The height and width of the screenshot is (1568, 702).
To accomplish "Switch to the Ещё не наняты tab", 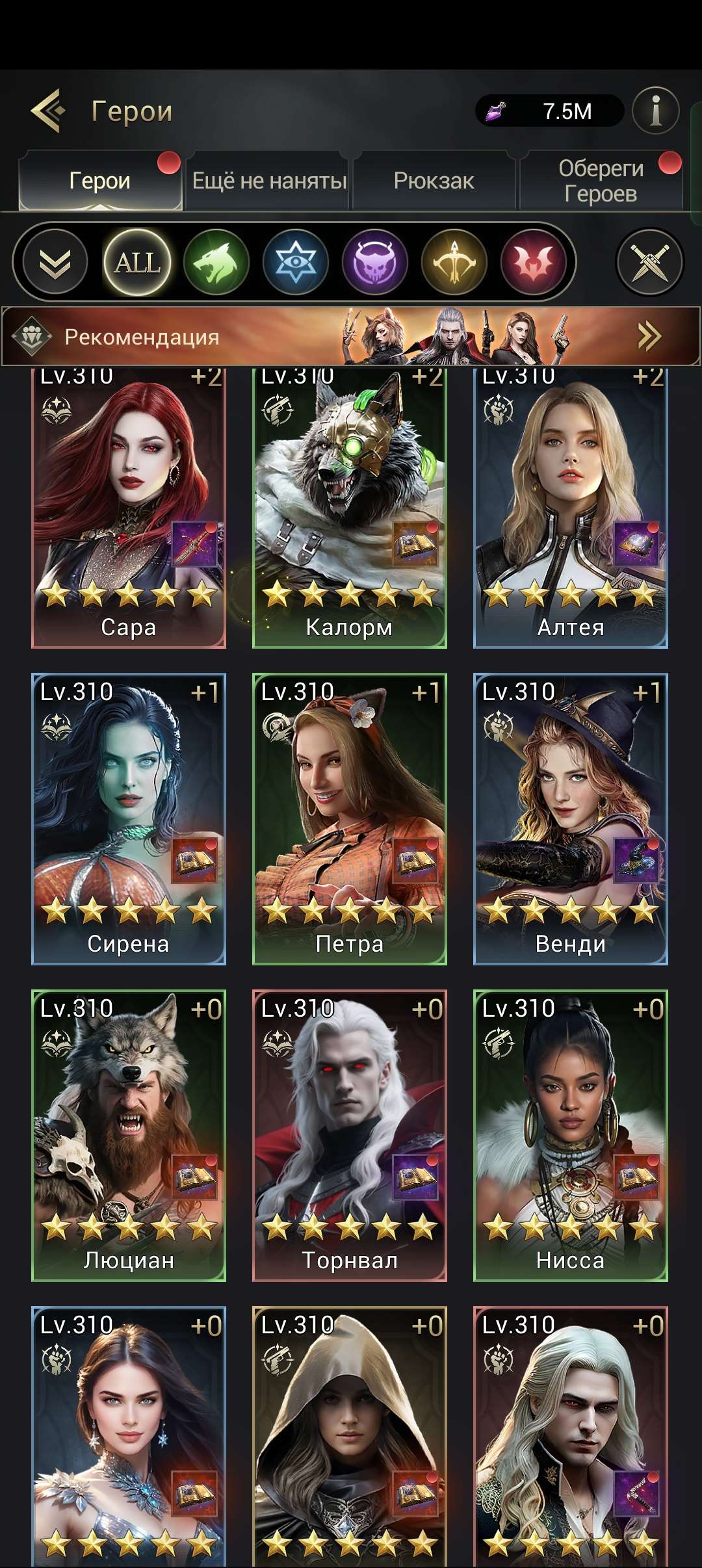I will [x=268, y=181].
